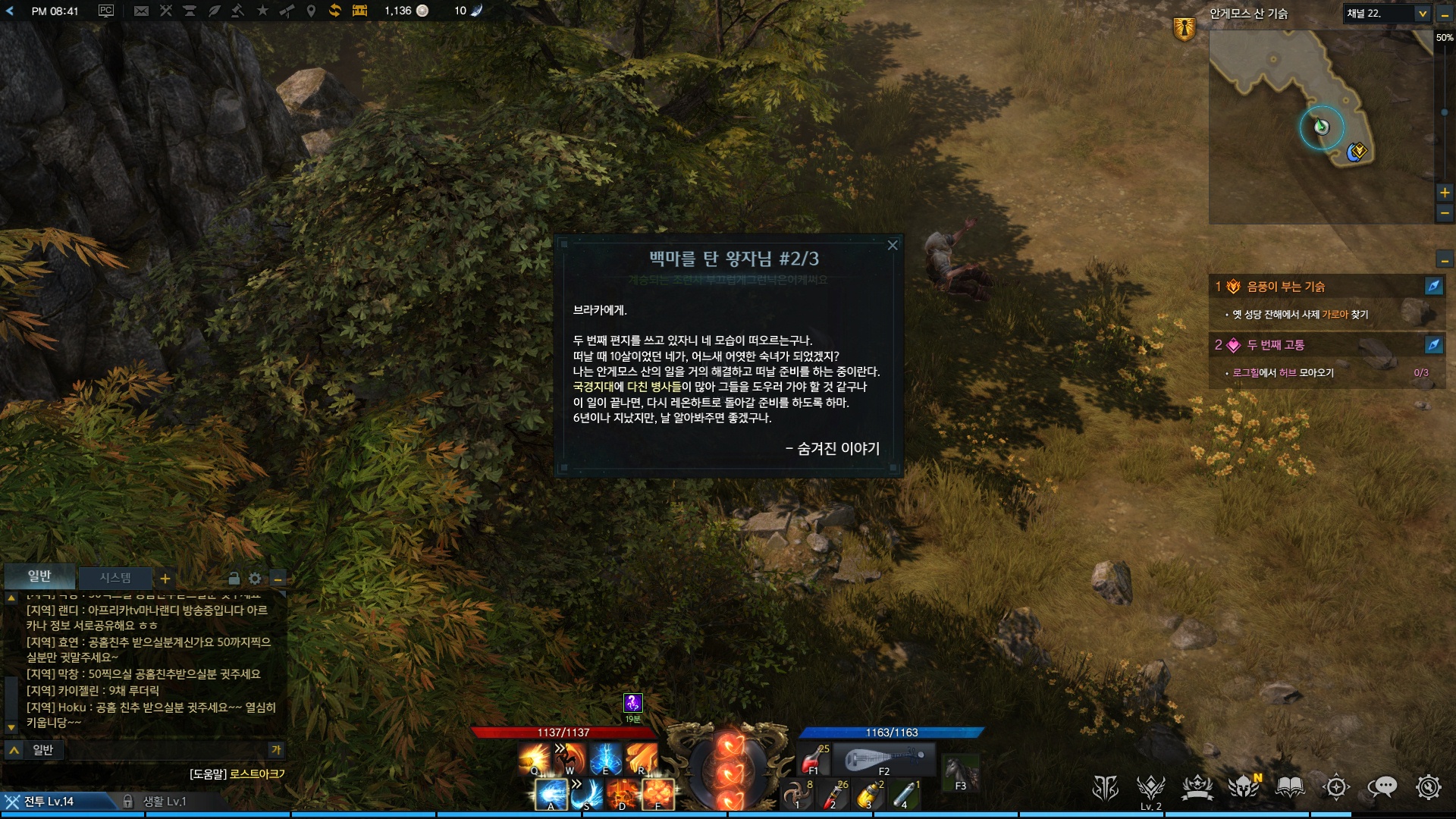
Task: Select quest 음풍이 부는 기슭 in tracker
Action: pos(1286,287)
